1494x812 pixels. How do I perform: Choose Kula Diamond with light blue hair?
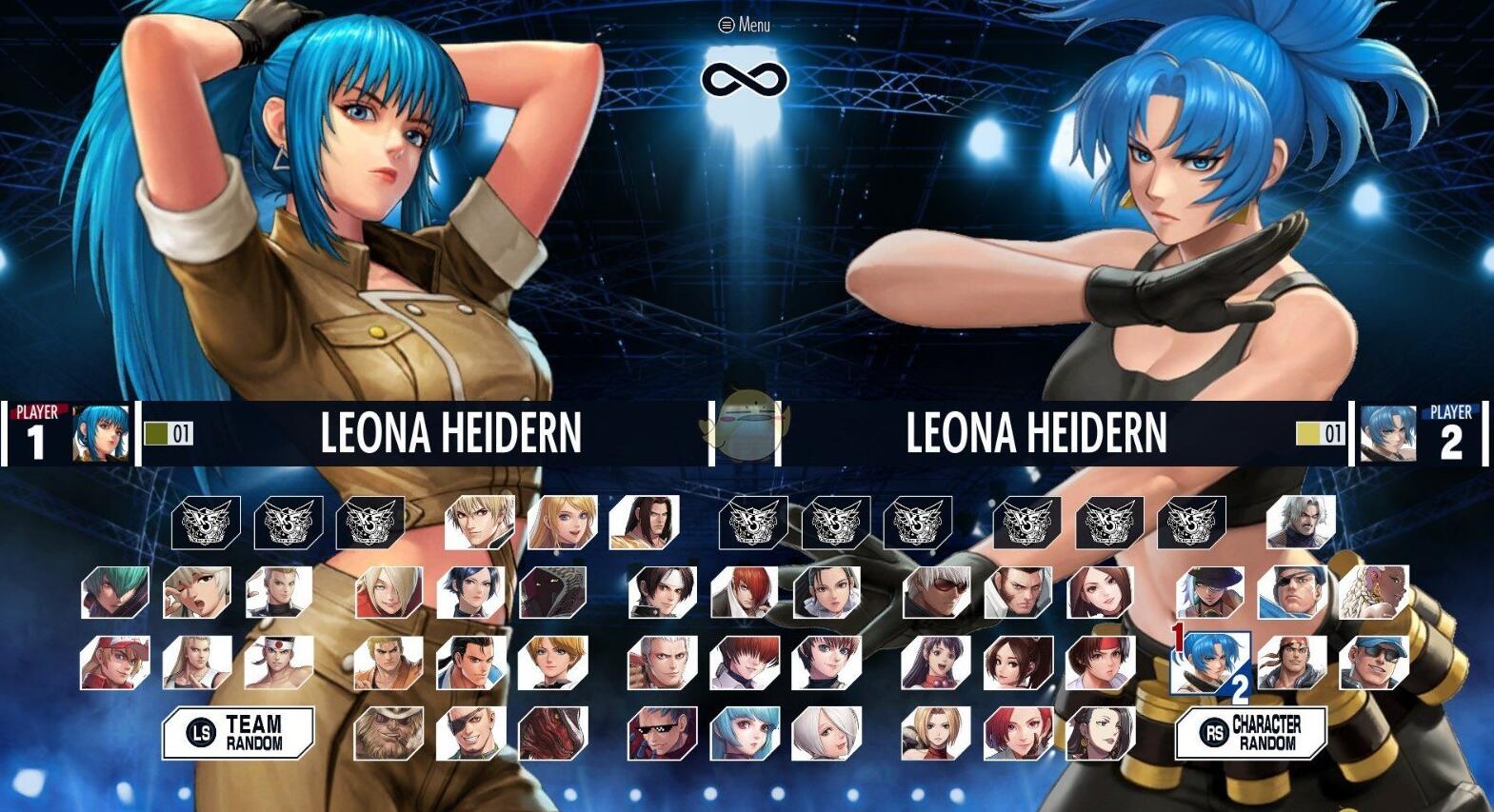745,734
